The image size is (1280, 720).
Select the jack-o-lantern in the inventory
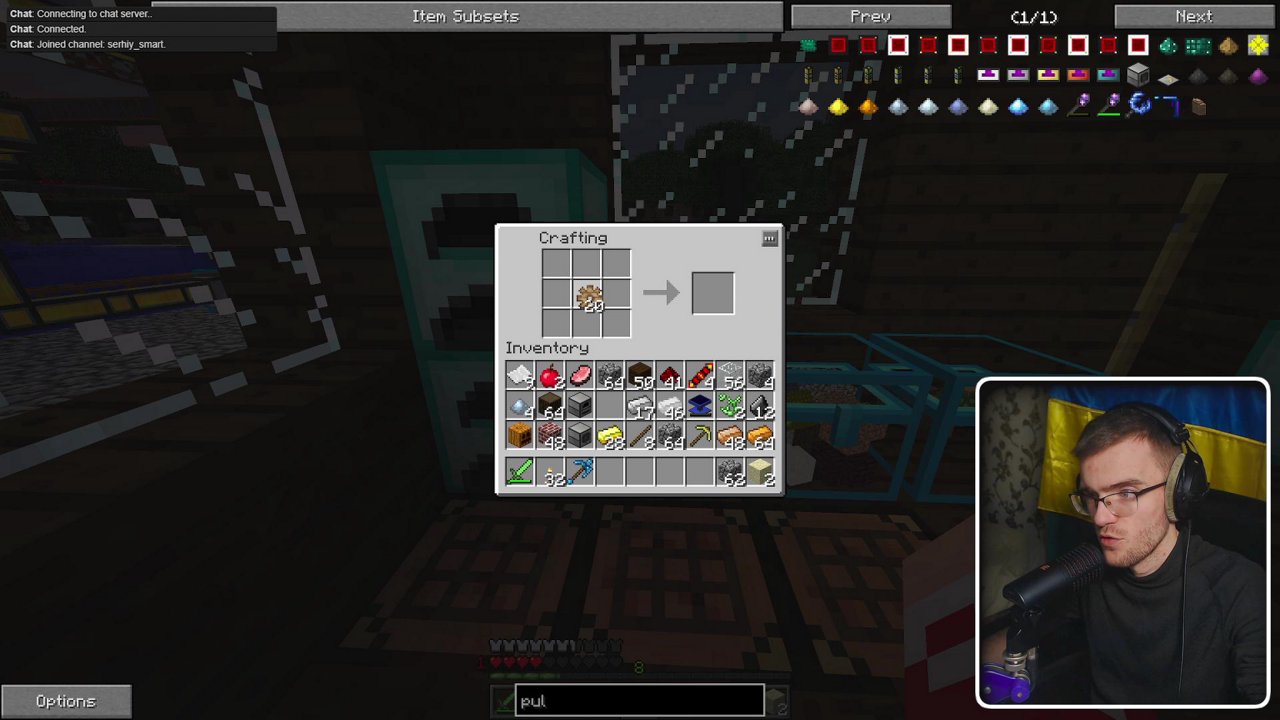click(x=520, y=435)
